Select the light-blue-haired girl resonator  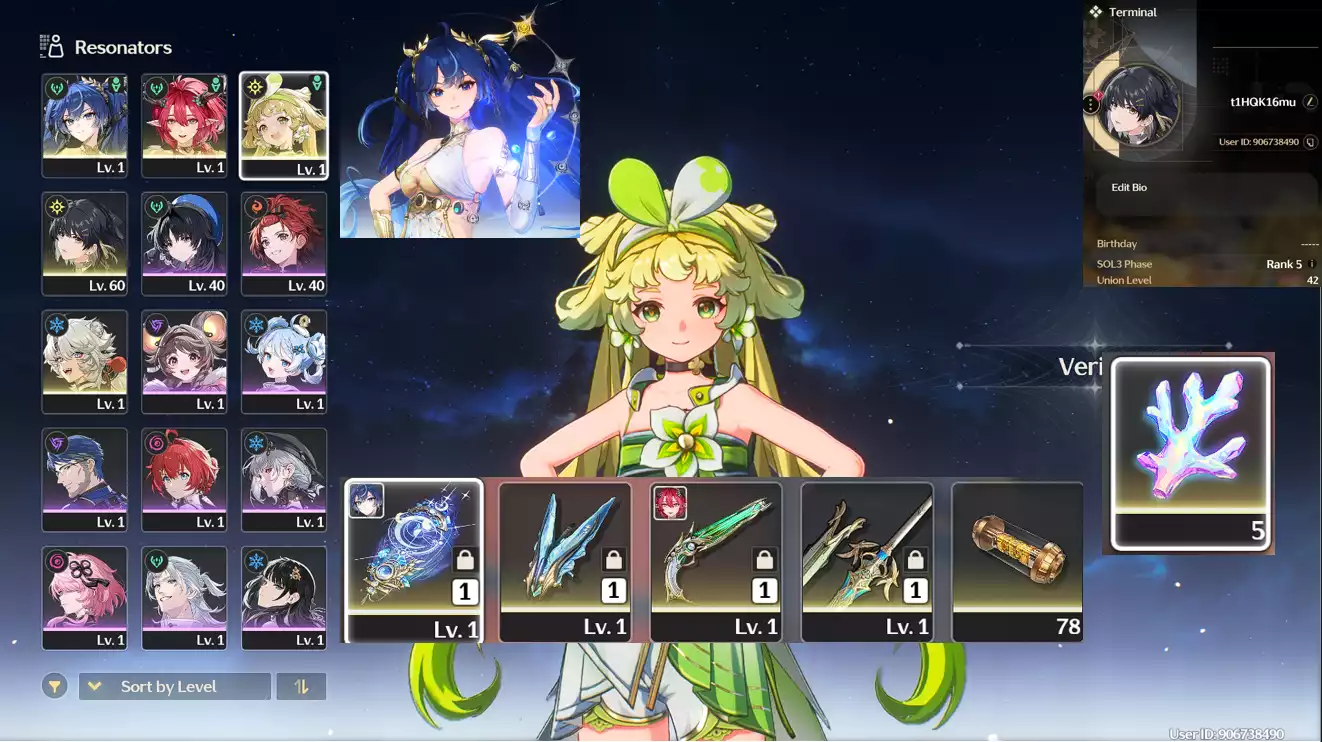point(284,361)
